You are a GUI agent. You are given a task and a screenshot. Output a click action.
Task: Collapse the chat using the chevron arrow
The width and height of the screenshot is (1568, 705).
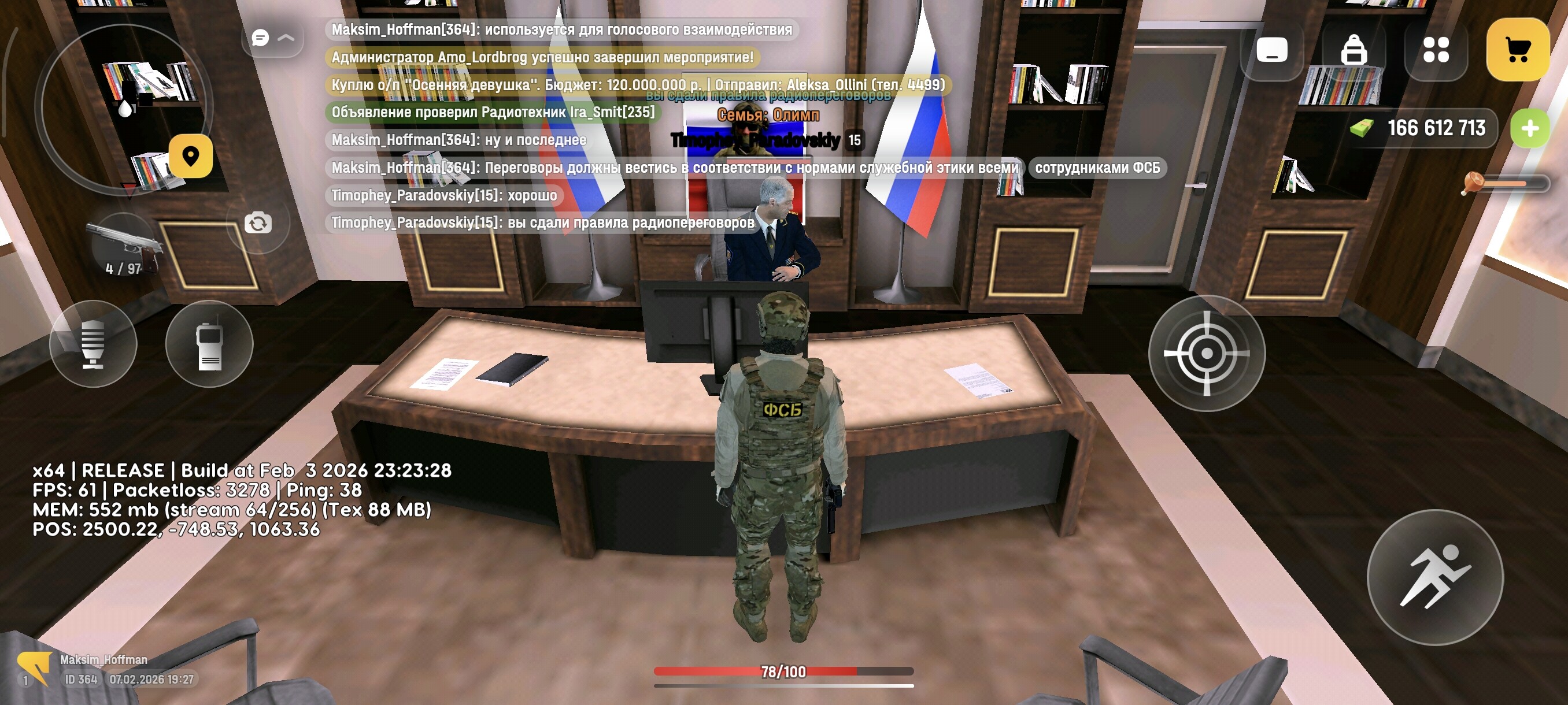[286, 38]
